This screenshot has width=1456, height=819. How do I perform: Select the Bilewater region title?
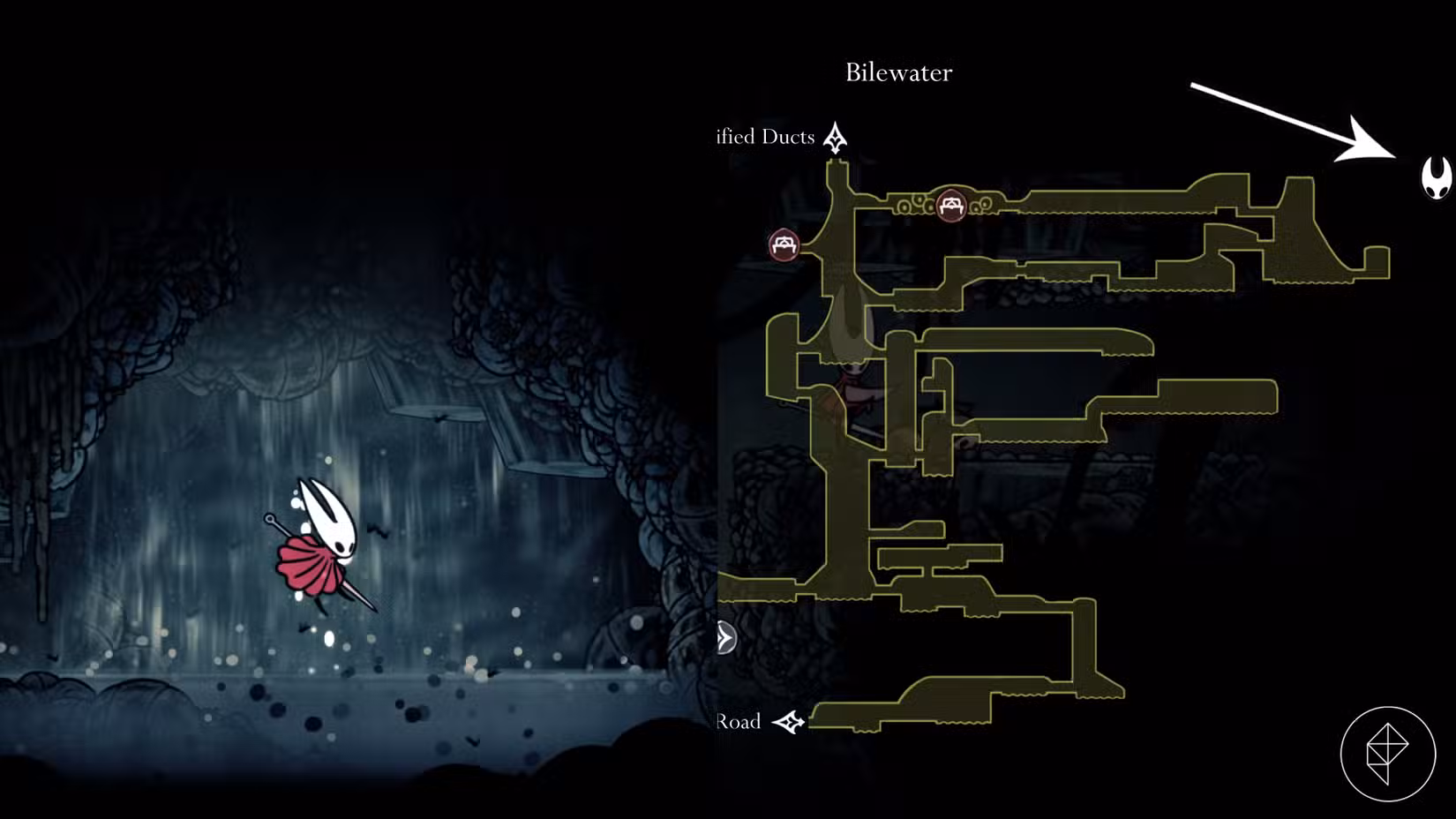(898, 72)
